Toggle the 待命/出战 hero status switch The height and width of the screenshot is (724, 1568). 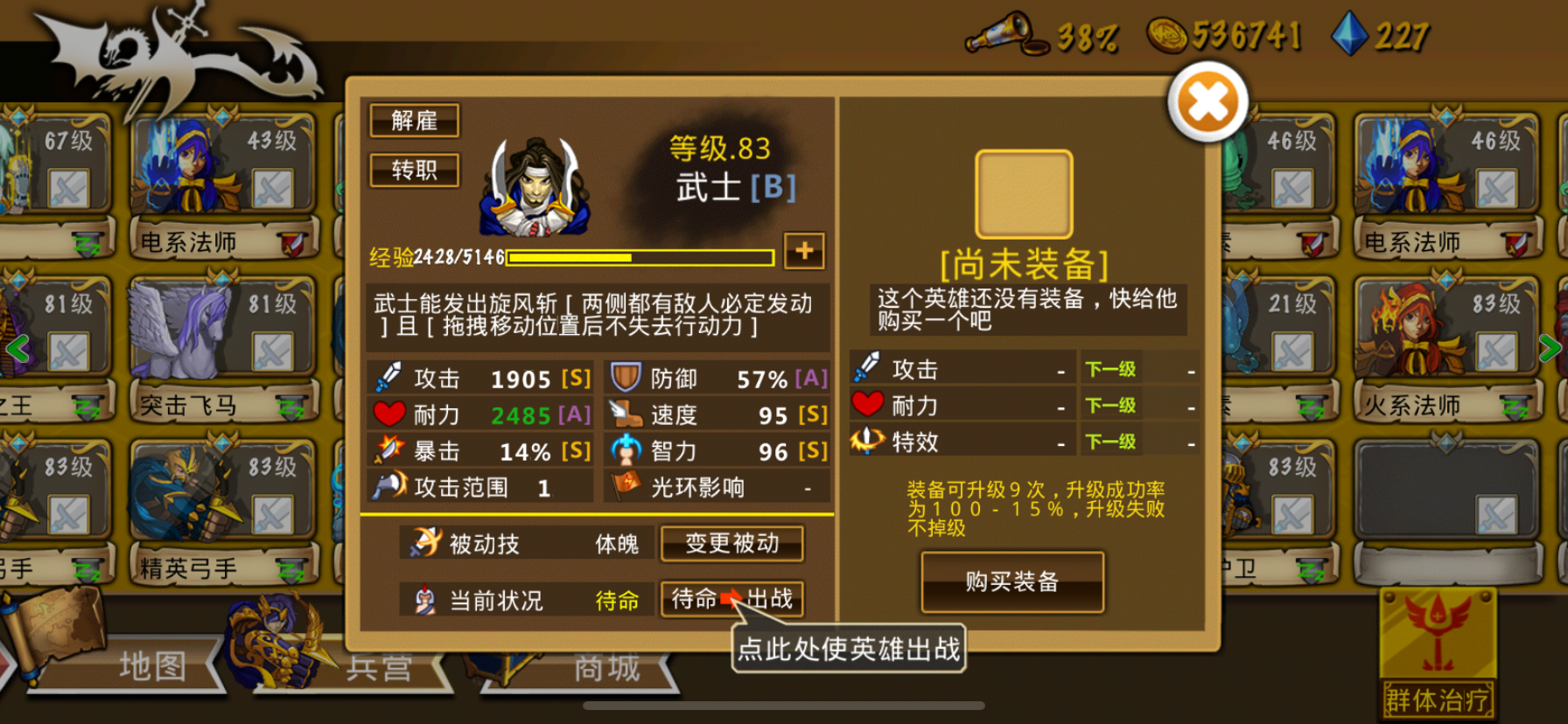[x=731, y=601]
